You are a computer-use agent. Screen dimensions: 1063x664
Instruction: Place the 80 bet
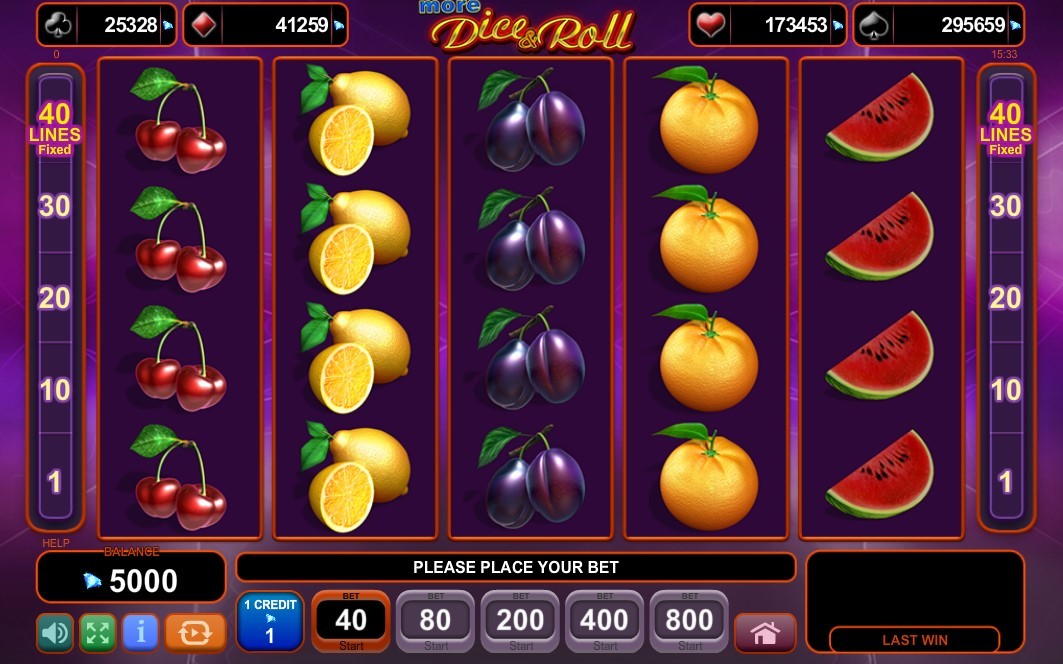pyautogui.click(x=436, y=622)
